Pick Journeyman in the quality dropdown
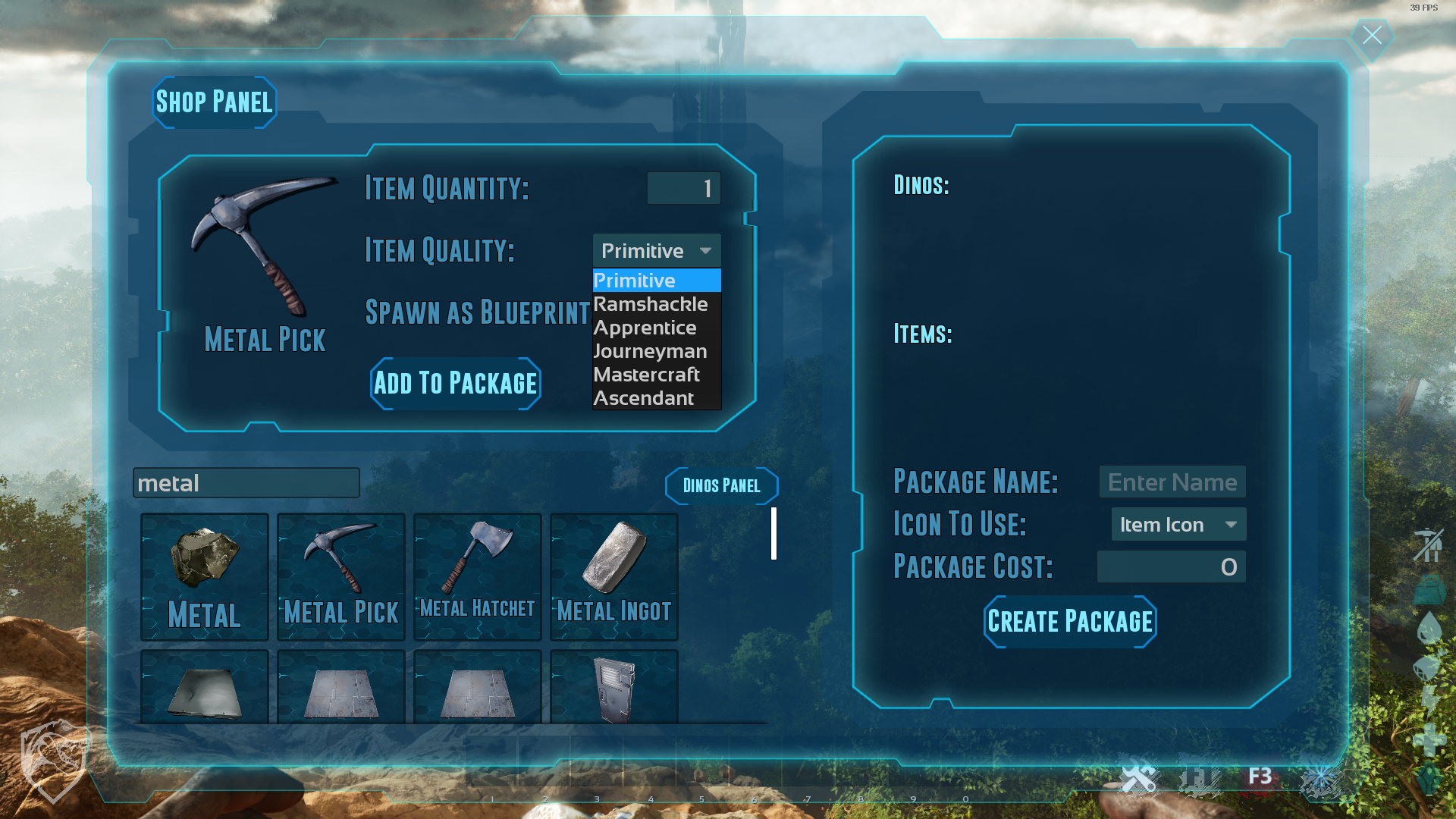Viewport: 1456px width, 819px height. pos(651,351)
